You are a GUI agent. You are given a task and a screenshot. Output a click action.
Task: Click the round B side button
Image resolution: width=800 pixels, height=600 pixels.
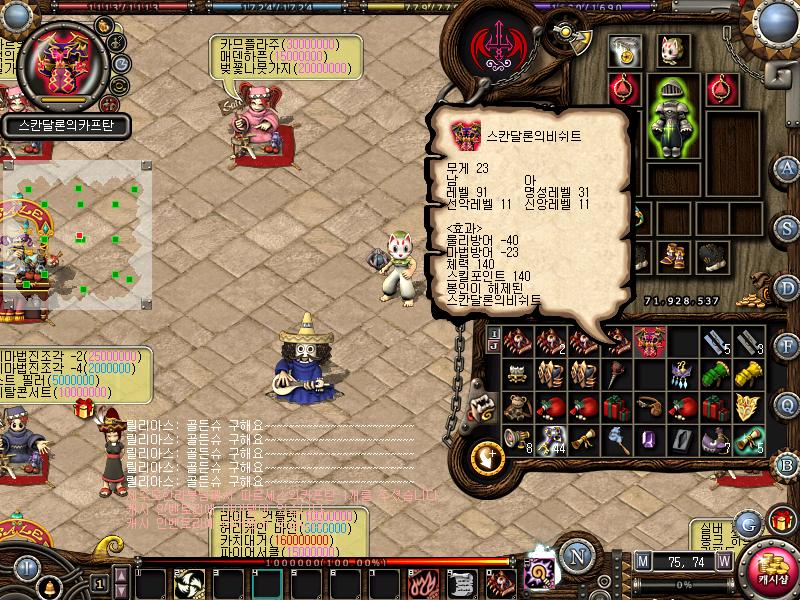pos(788,464)
